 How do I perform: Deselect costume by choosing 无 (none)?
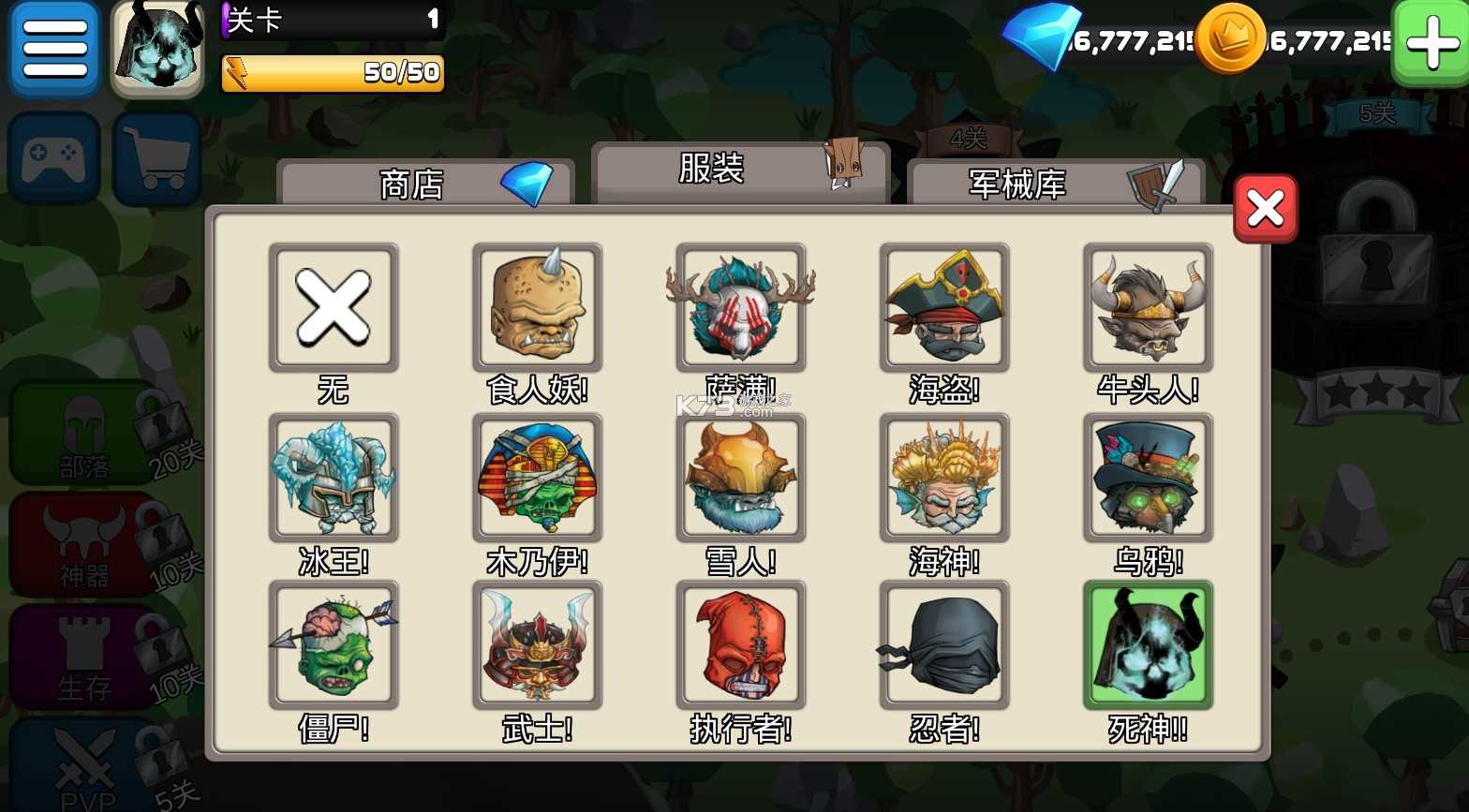334,306
